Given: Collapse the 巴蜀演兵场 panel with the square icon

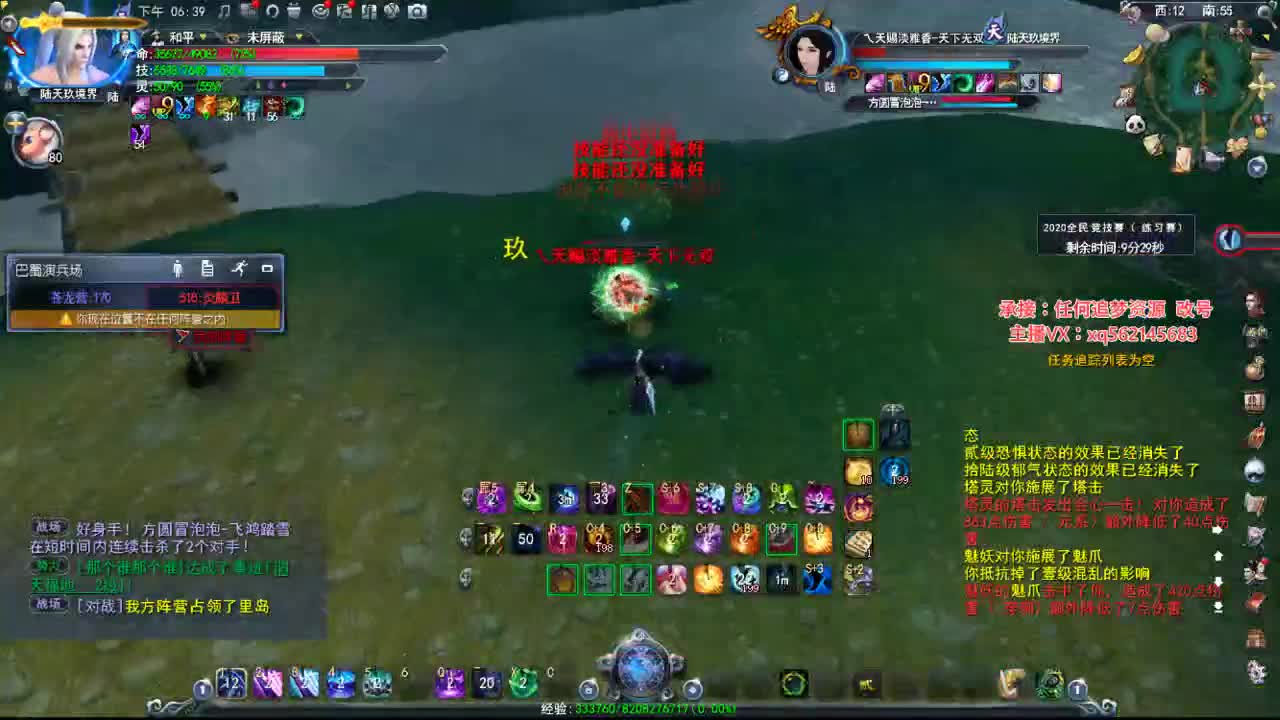Looking at the screenshot, I should coord(268,268).
